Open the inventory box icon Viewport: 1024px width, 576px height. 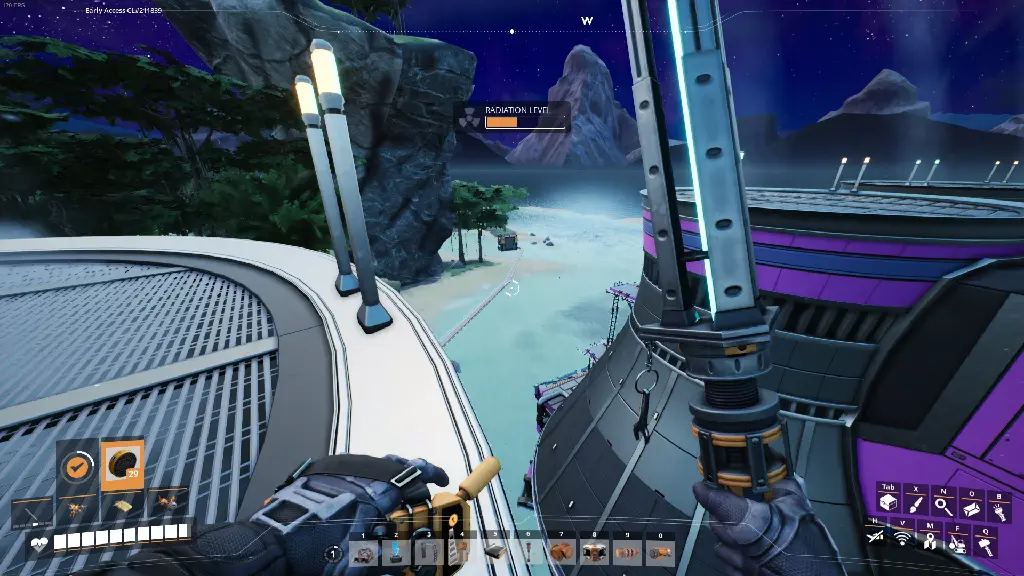887,504
